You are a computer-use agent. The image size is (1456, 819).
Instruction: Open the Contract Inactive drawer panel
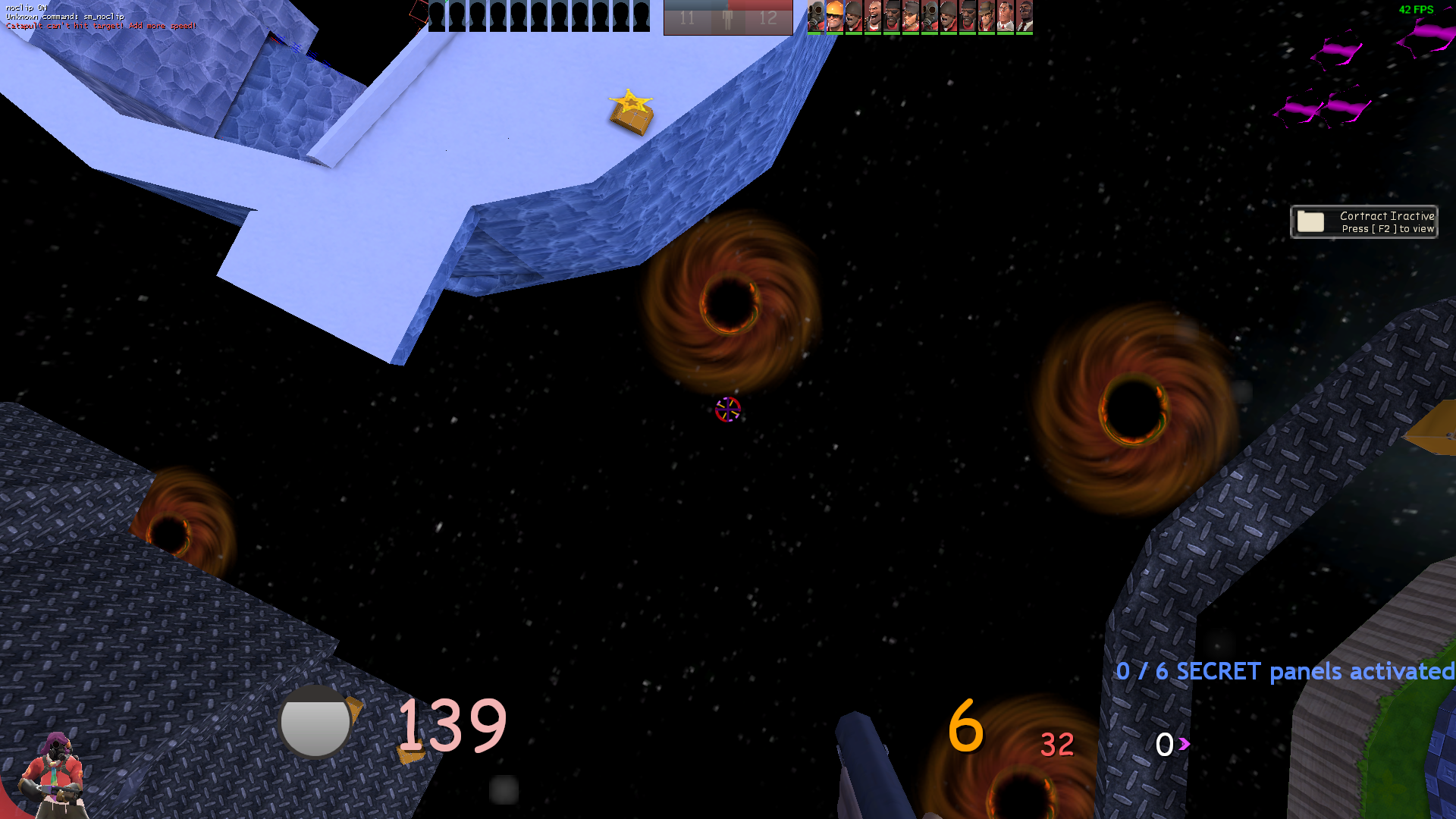point(1363,222)
